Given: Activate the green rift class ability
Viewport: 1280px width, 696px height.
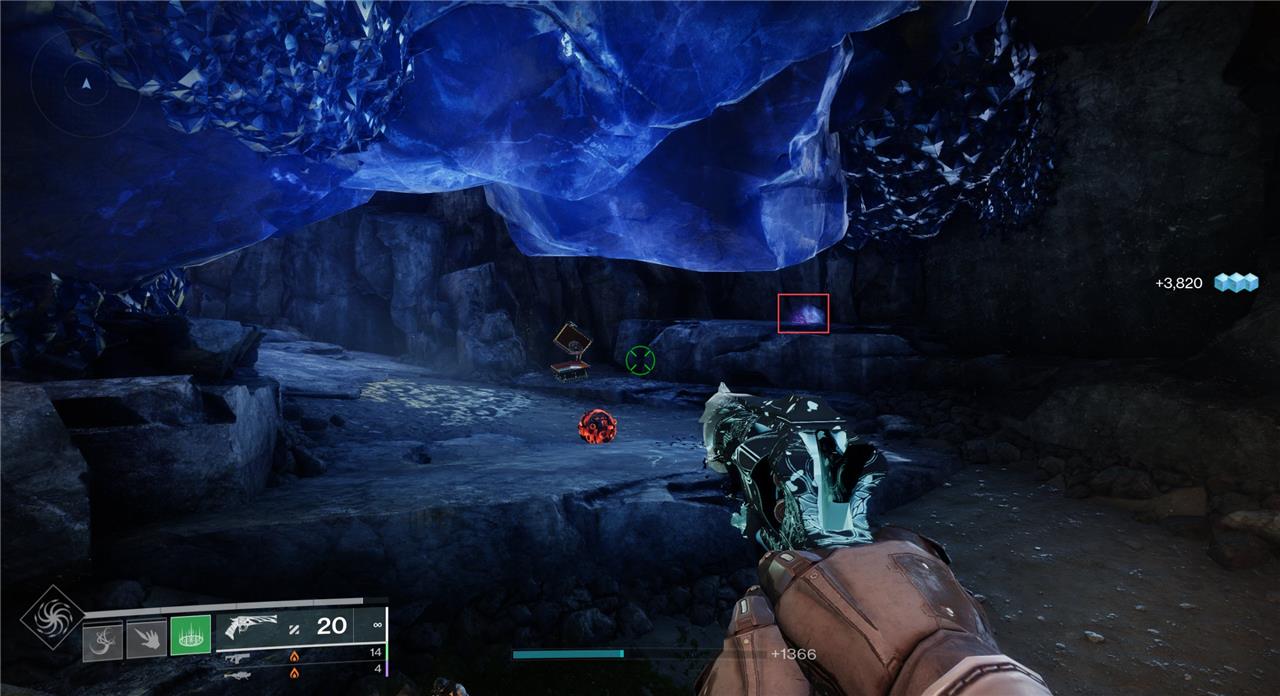Looking at the screenshot, I should [190, 635].
